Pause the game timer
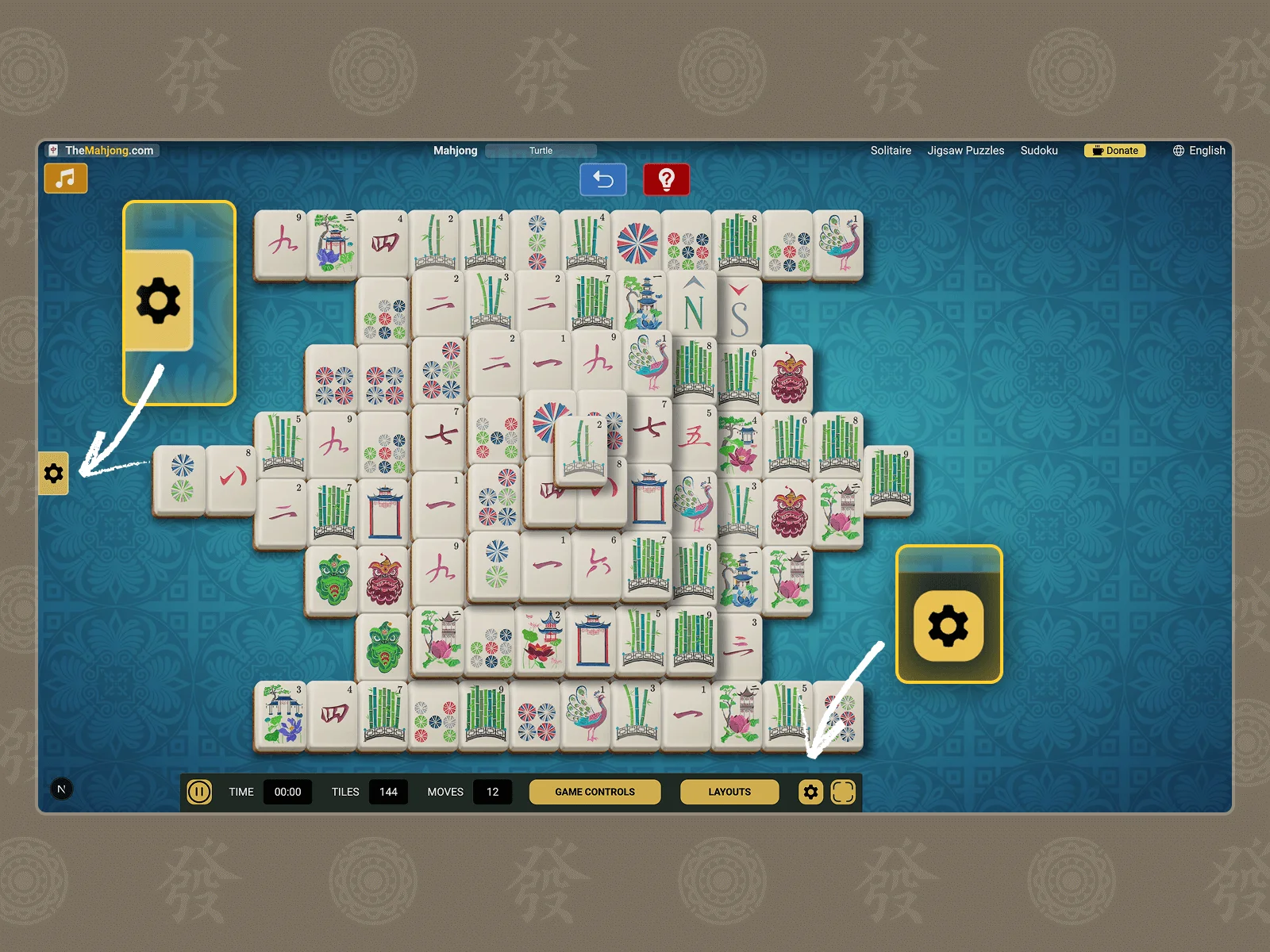This screenshot has height=952, width=1270. tap(199, 792)
